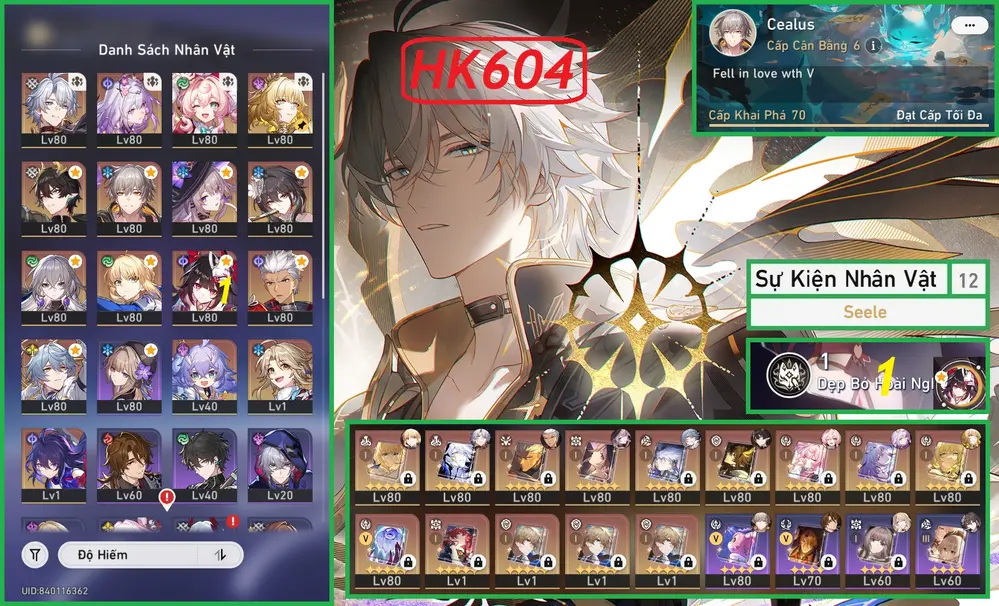
Task: Toggle the sort order arrows button
Action: [220, 554]
